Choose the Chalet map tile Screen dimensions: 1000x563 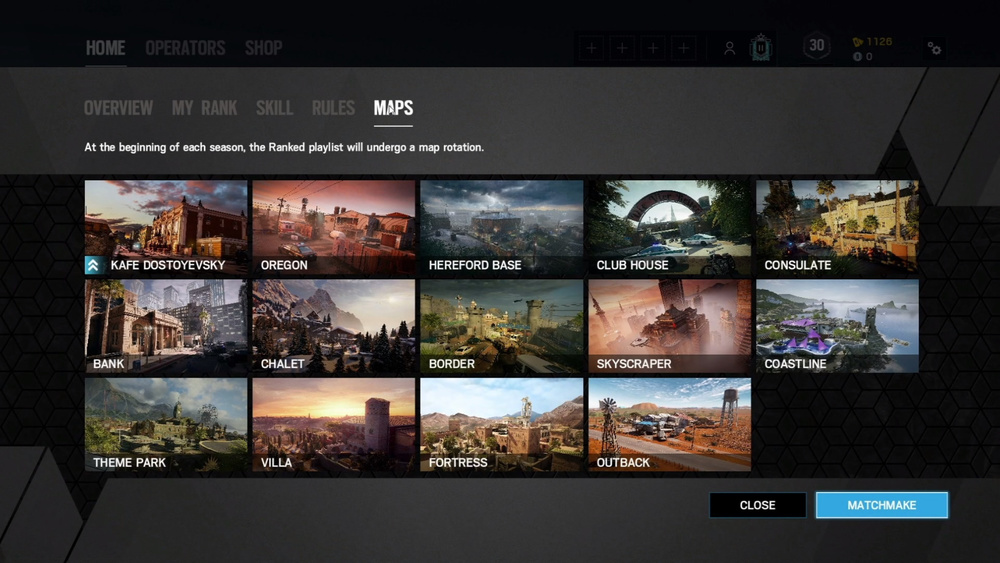pyautogui.click(x=333, y=326)
